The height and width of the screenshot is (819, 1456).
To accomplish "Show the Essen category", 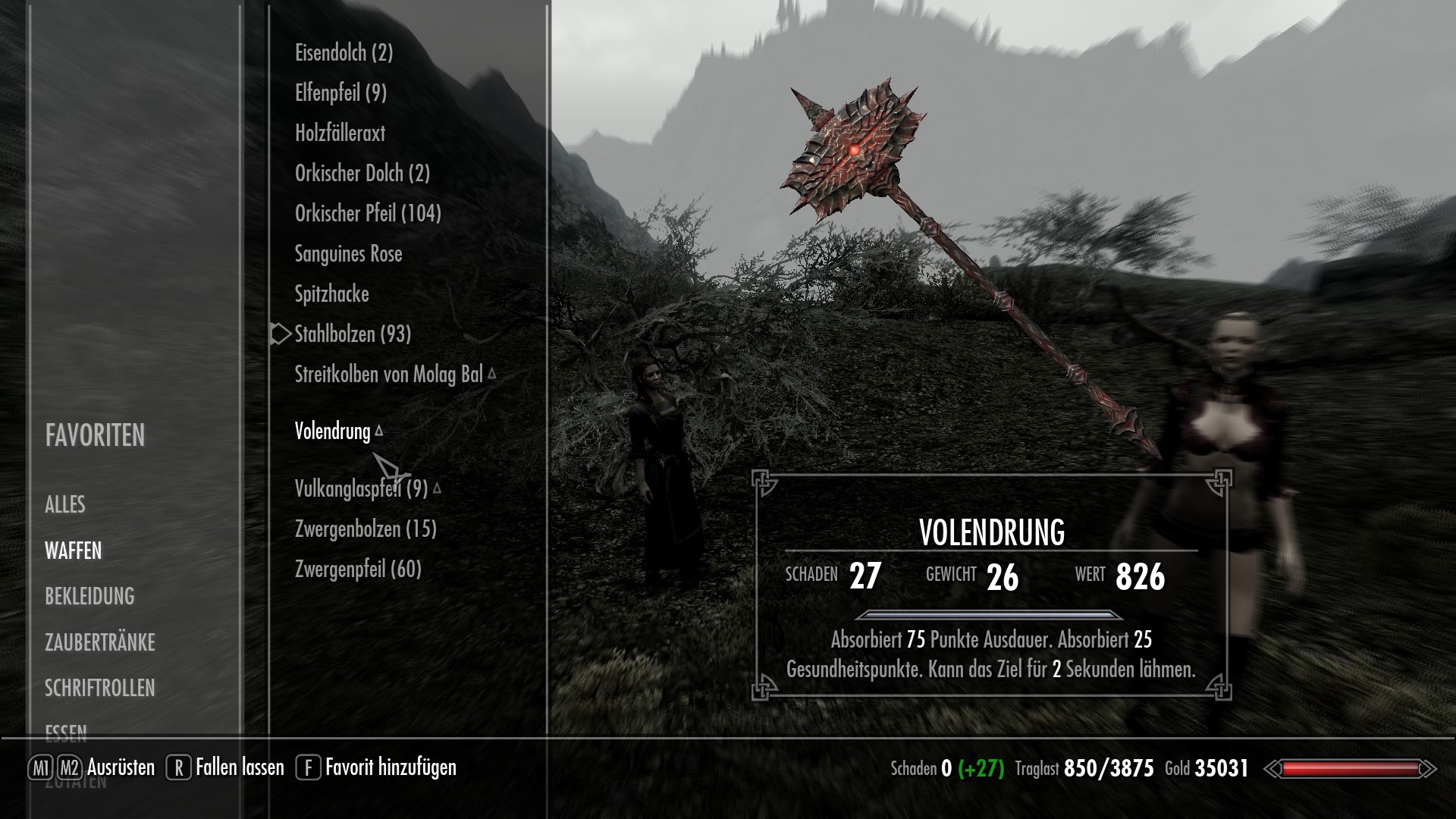I will pyautogui.click(x=66, y=733).
